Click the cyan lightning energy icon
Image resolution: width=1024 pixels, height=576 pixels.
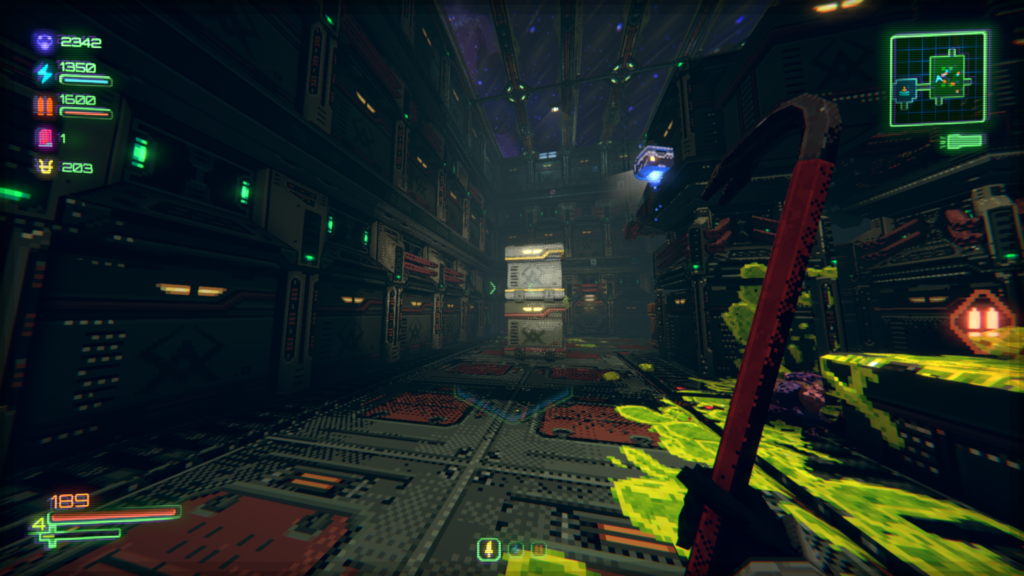click(44, 73)
